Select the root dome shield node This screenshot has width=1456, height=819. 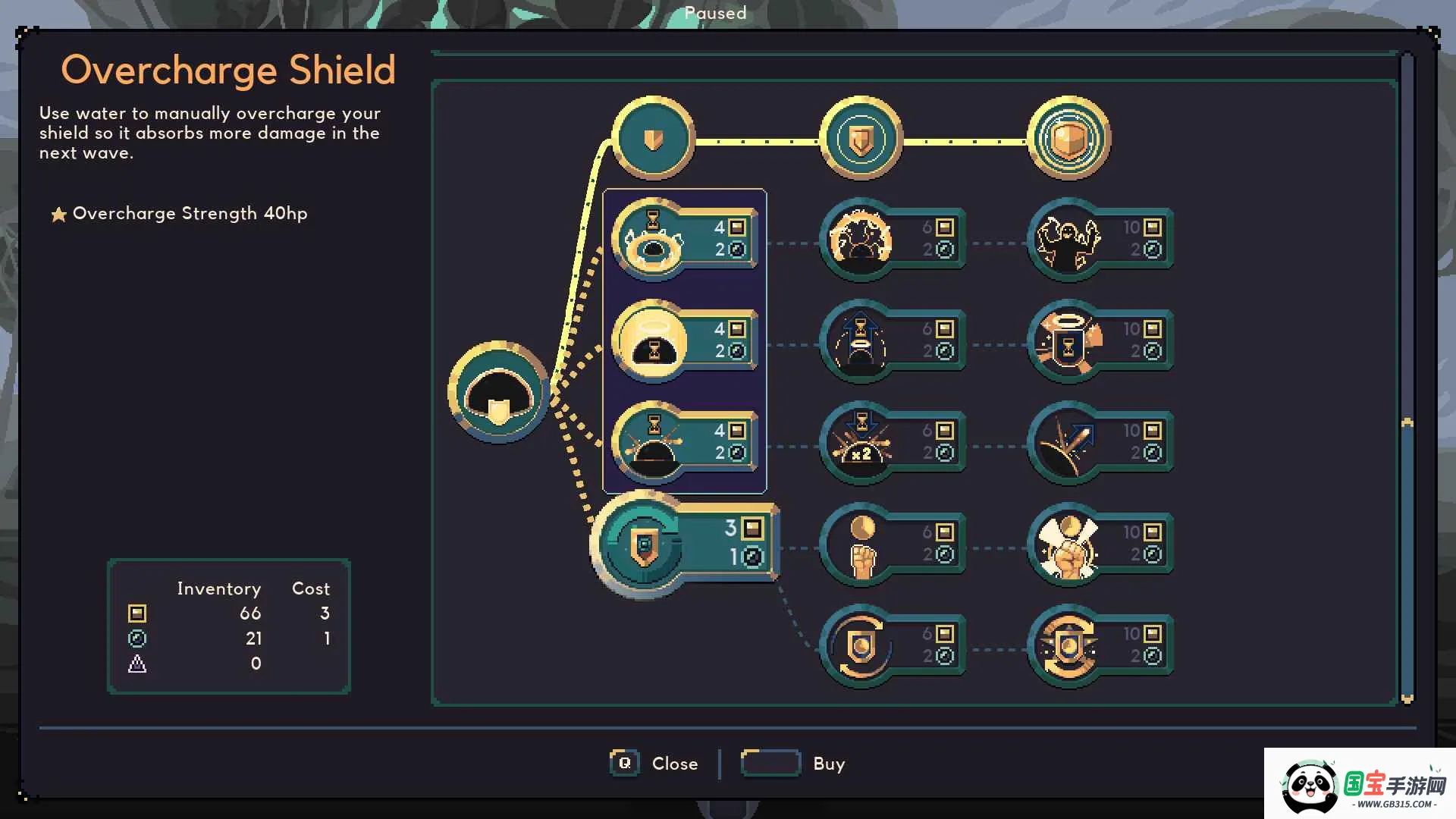click(498, 392)
